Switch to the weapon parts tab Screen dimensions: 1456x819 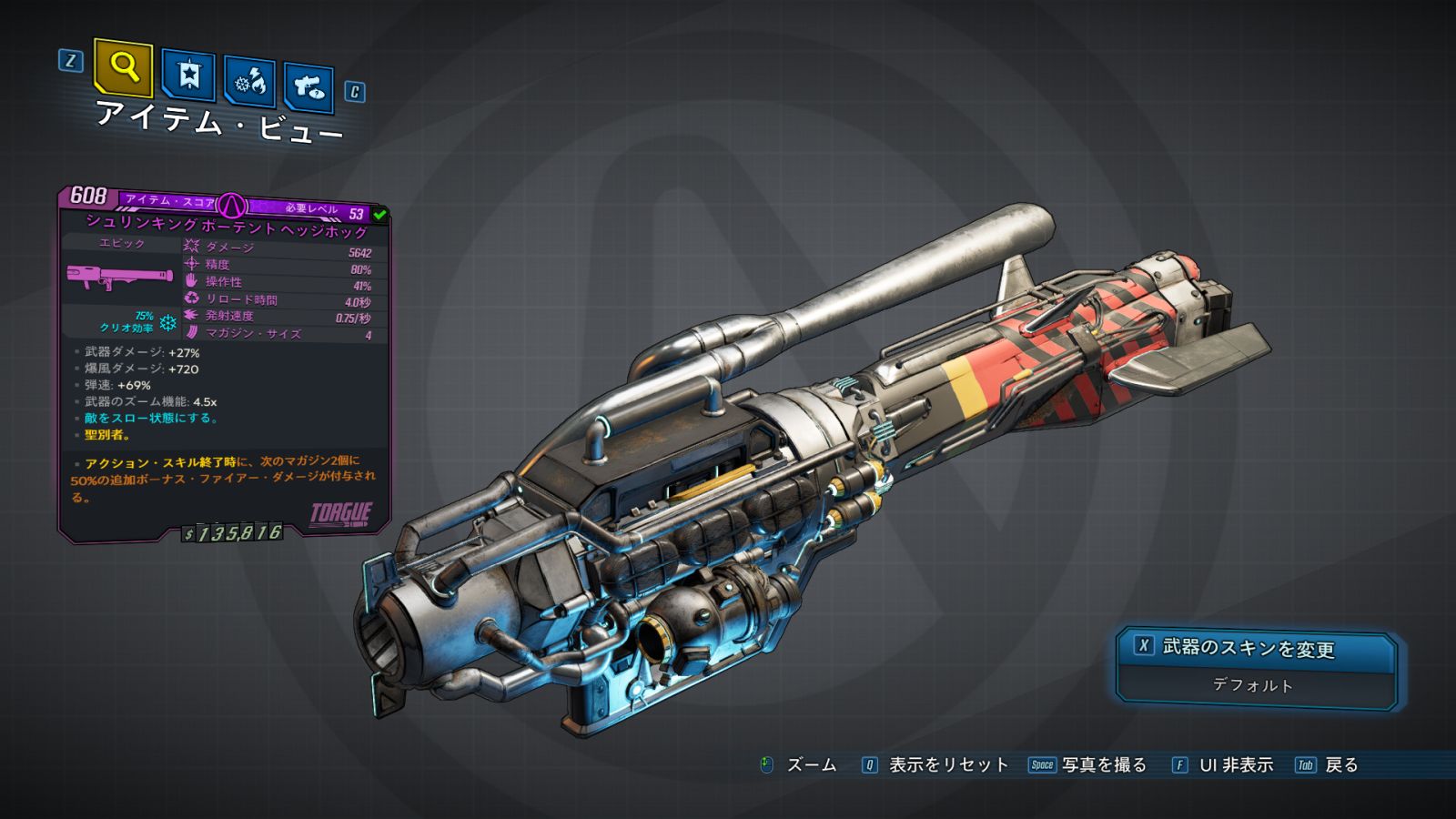coord(308,87)
